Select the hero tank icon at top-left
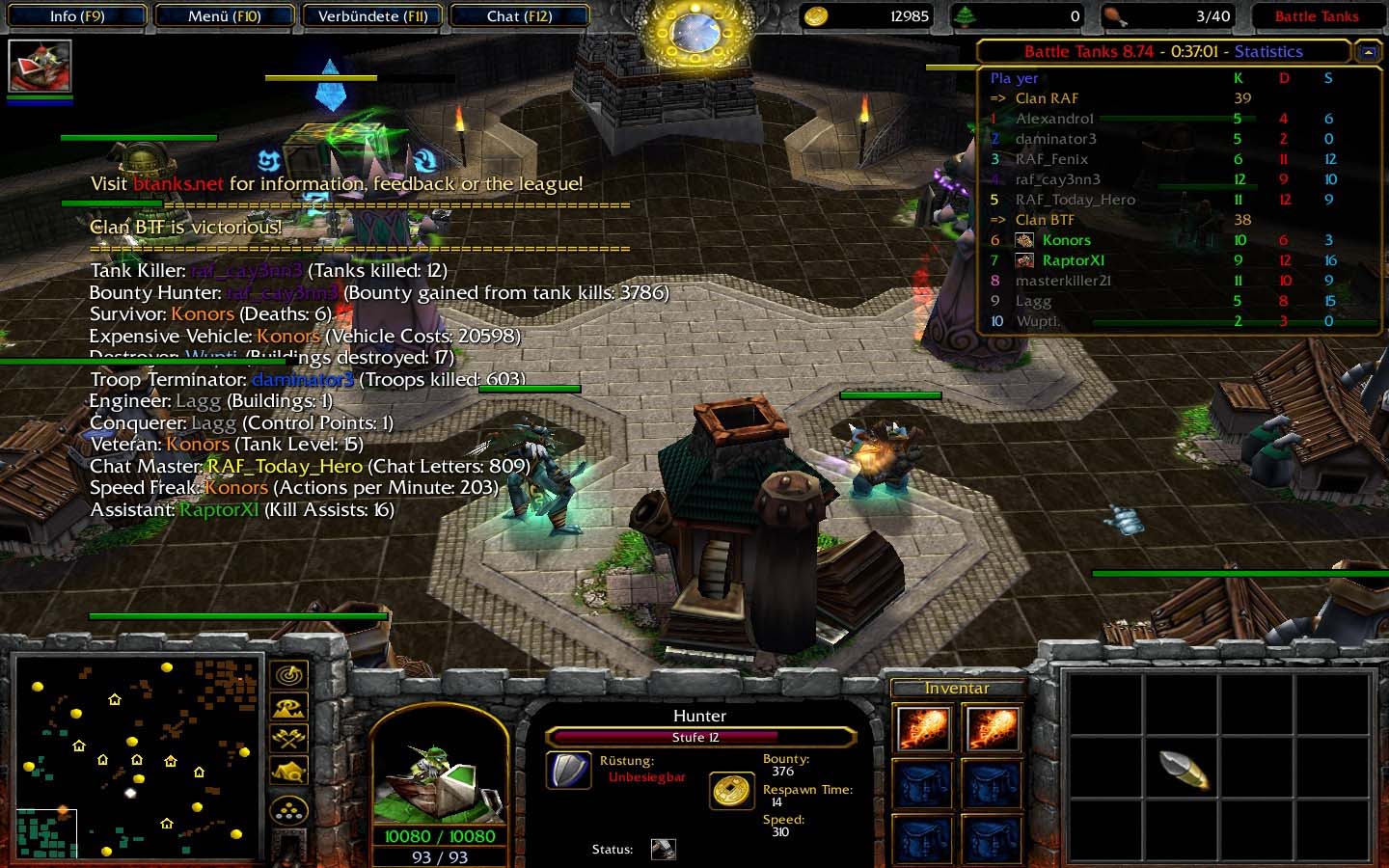 (40, 66)
